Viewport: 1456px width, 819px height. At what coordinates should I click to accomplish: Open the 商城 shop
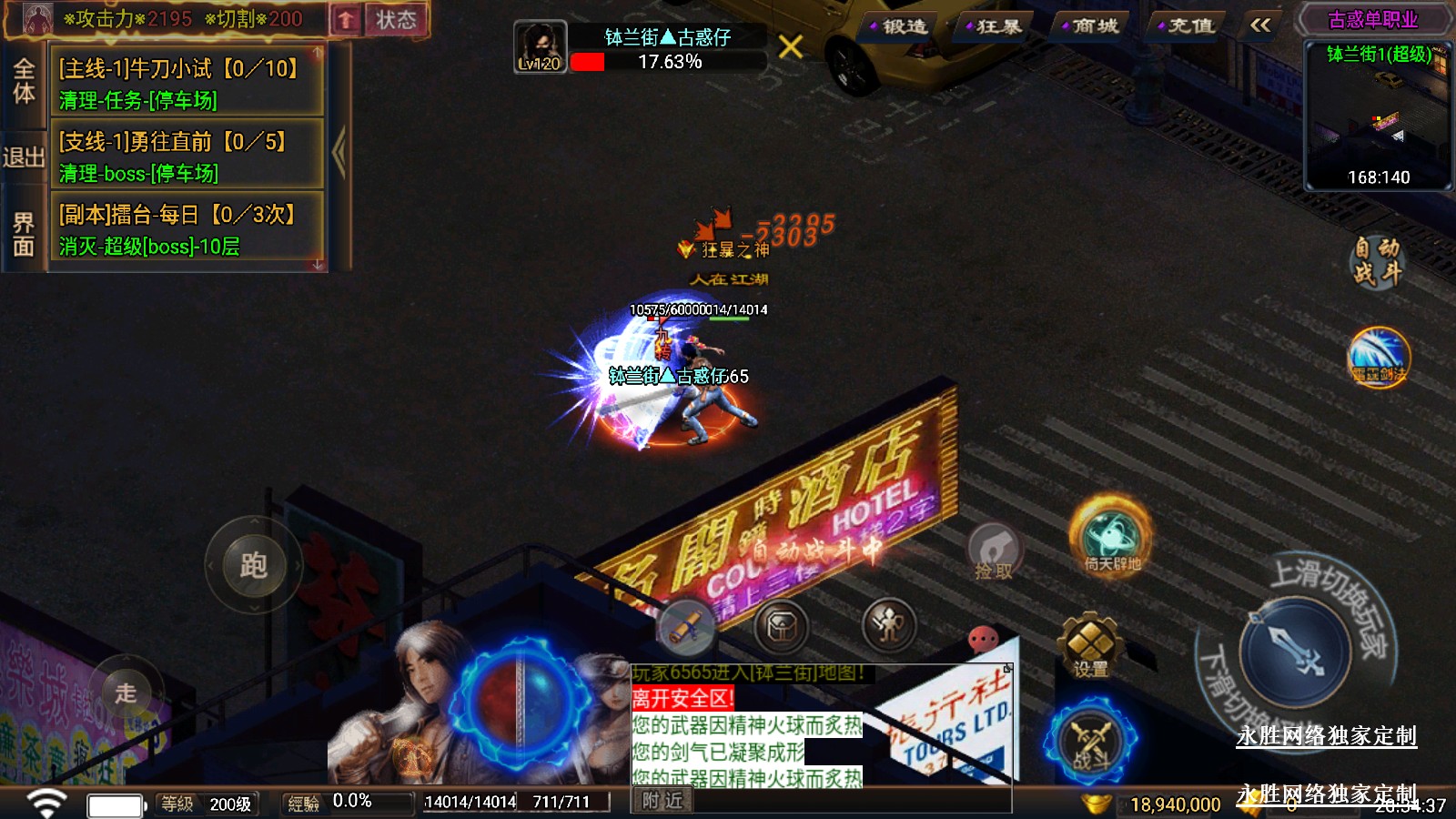1093,26
